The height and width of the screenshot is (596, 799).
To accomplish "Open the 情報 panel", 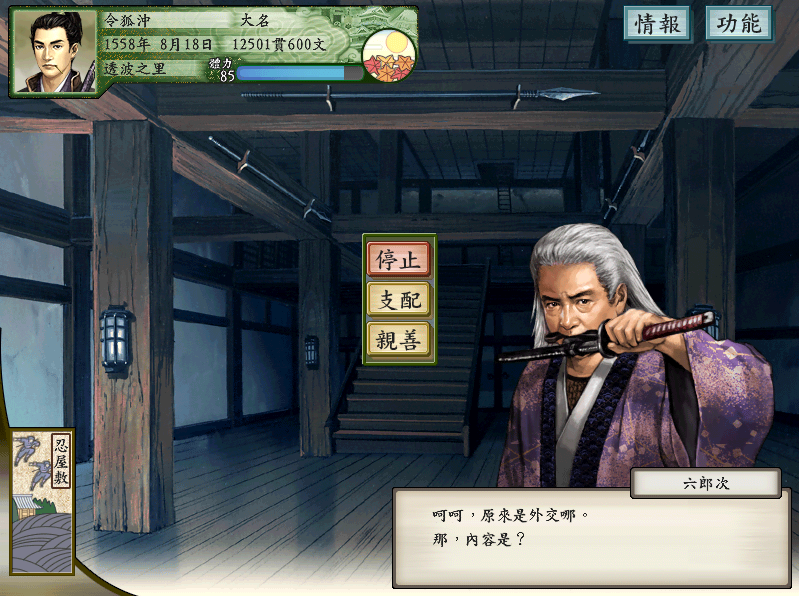I will coord(658,24).
